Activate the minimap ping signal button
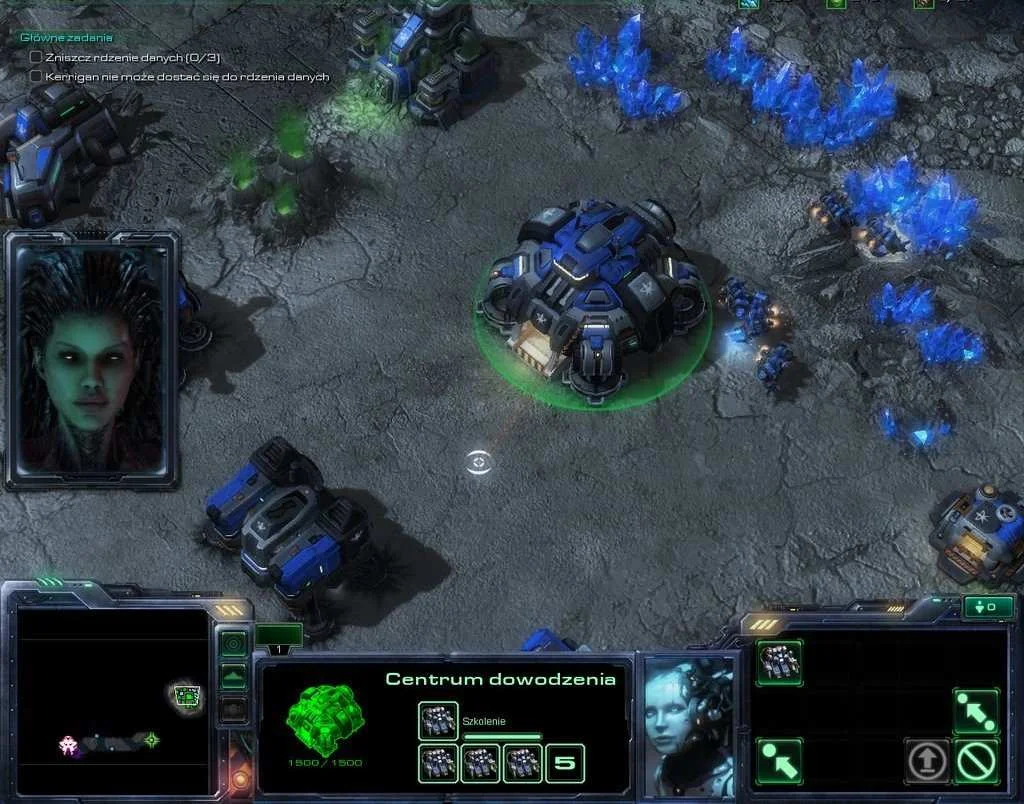 coord(234,644)
